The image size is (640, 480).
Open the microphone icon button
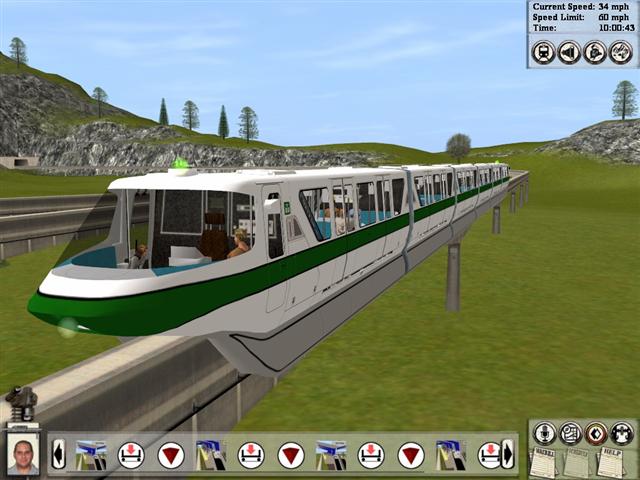point(545,433)
